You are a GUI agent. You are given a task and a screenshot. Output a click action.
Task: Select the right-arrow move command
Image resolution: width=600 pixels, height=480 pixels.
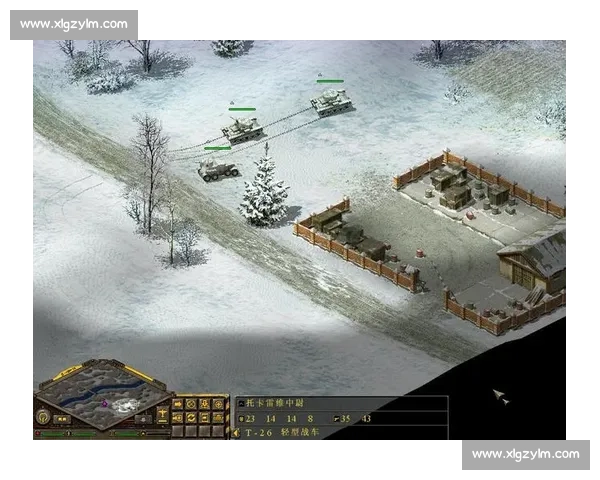(178, 404)
